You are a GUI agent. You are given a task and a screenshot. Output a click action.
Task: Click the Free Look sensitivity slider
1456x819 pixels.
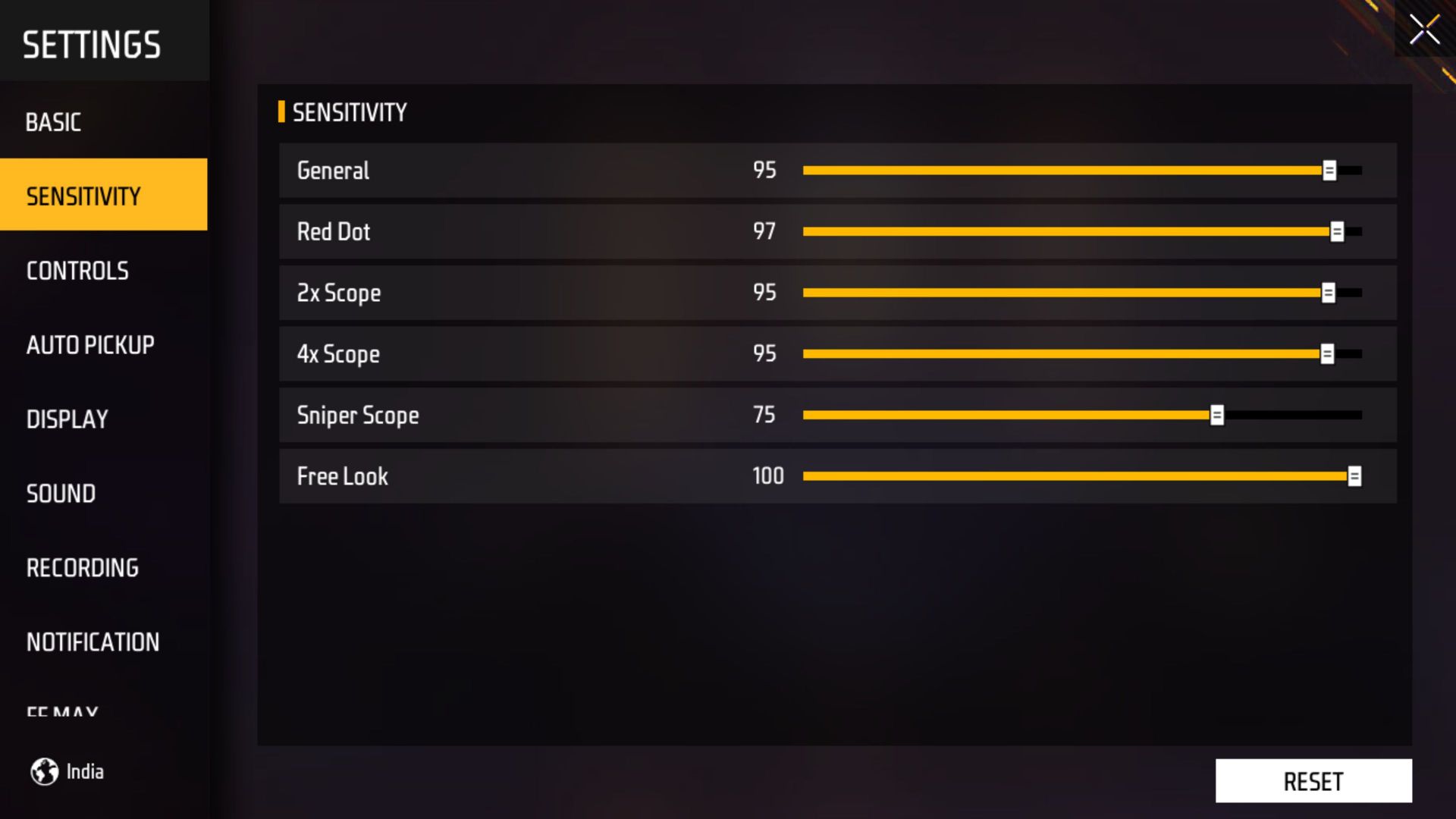(1357, 475)
